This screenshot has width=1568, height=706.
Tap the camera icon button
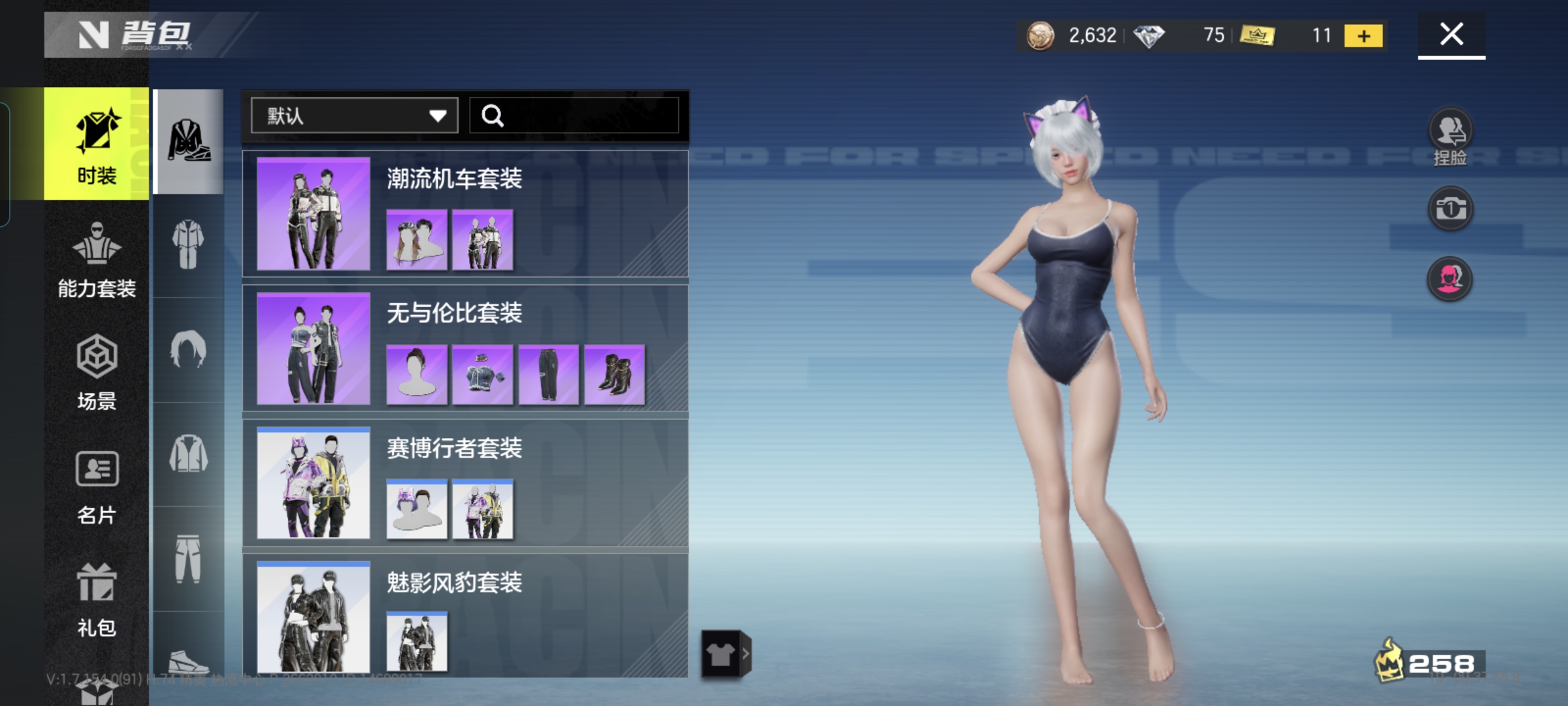click(x=1450, y=209)
